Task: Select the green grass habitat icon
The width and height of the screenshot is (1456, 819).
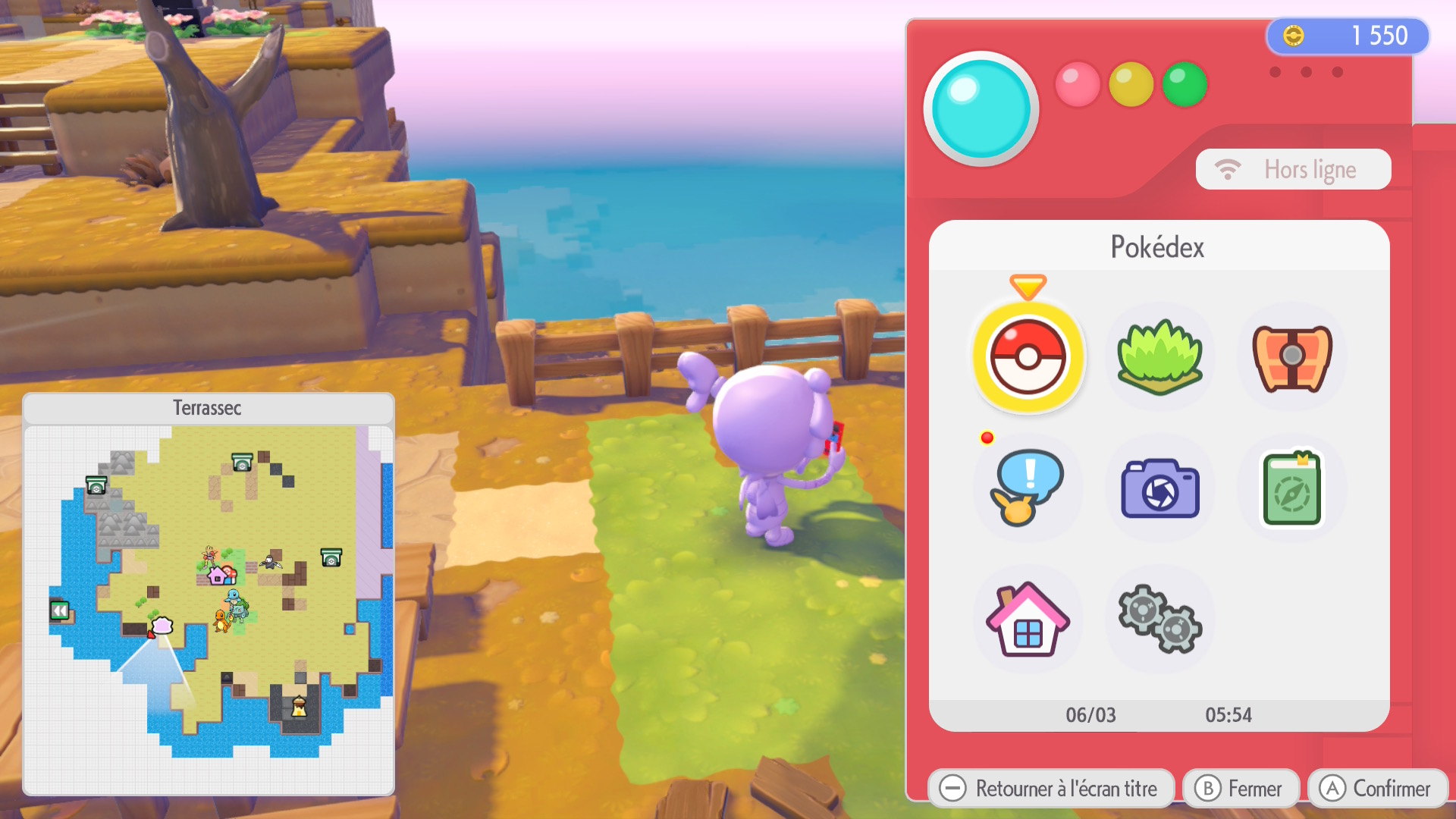Action: click(1159, 356)
